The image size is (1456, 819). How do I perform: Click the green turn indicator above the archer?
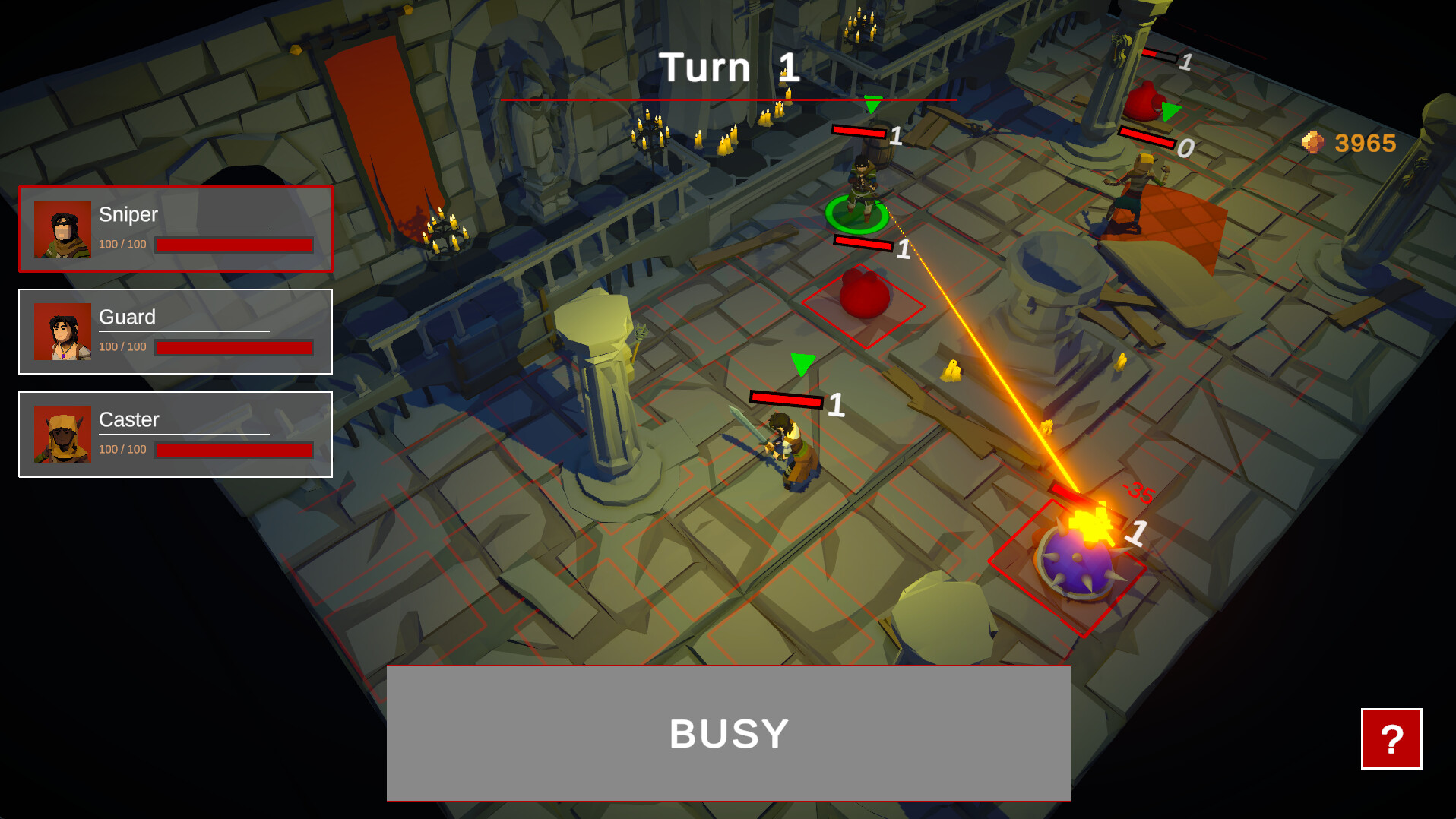(872, 105)
